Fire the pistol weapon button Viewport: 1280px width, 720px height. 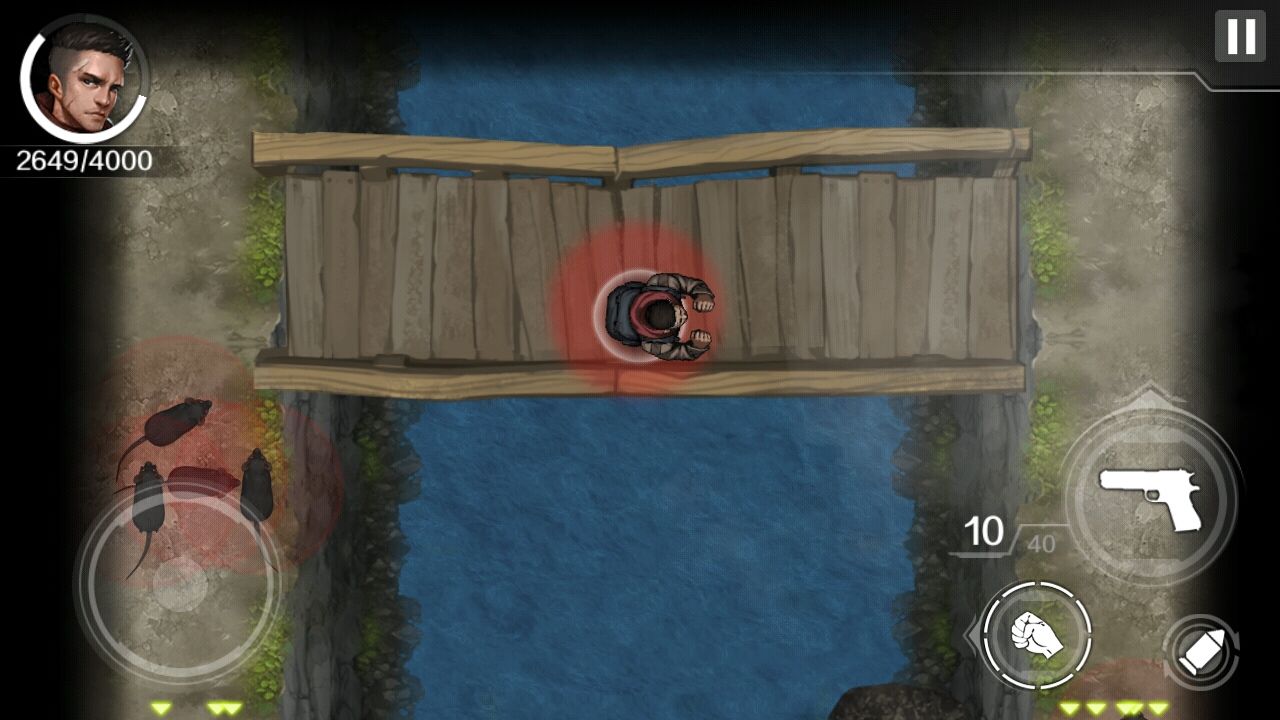tap(1151, 495)
